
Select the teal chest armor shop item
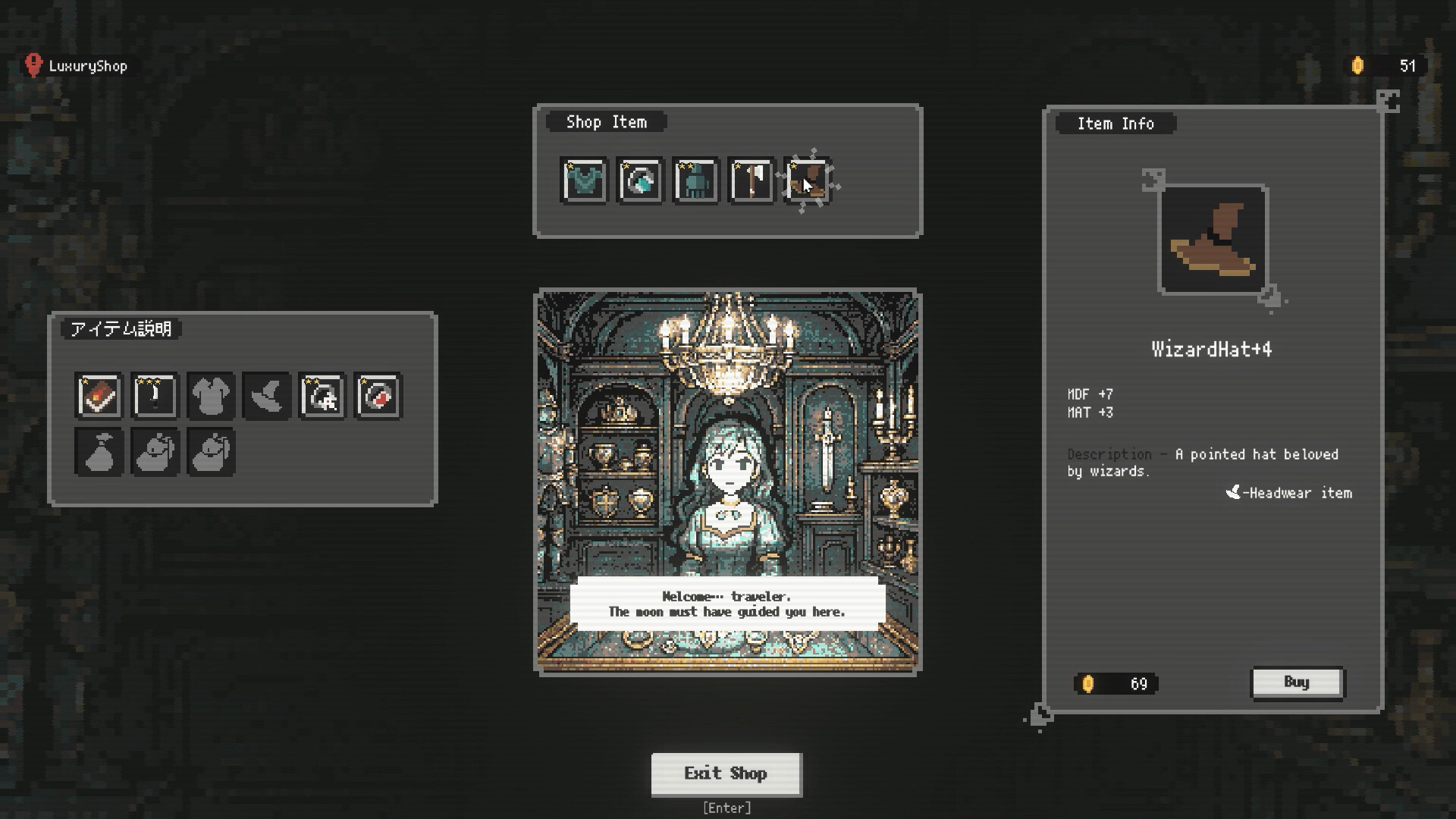point(584,181)
